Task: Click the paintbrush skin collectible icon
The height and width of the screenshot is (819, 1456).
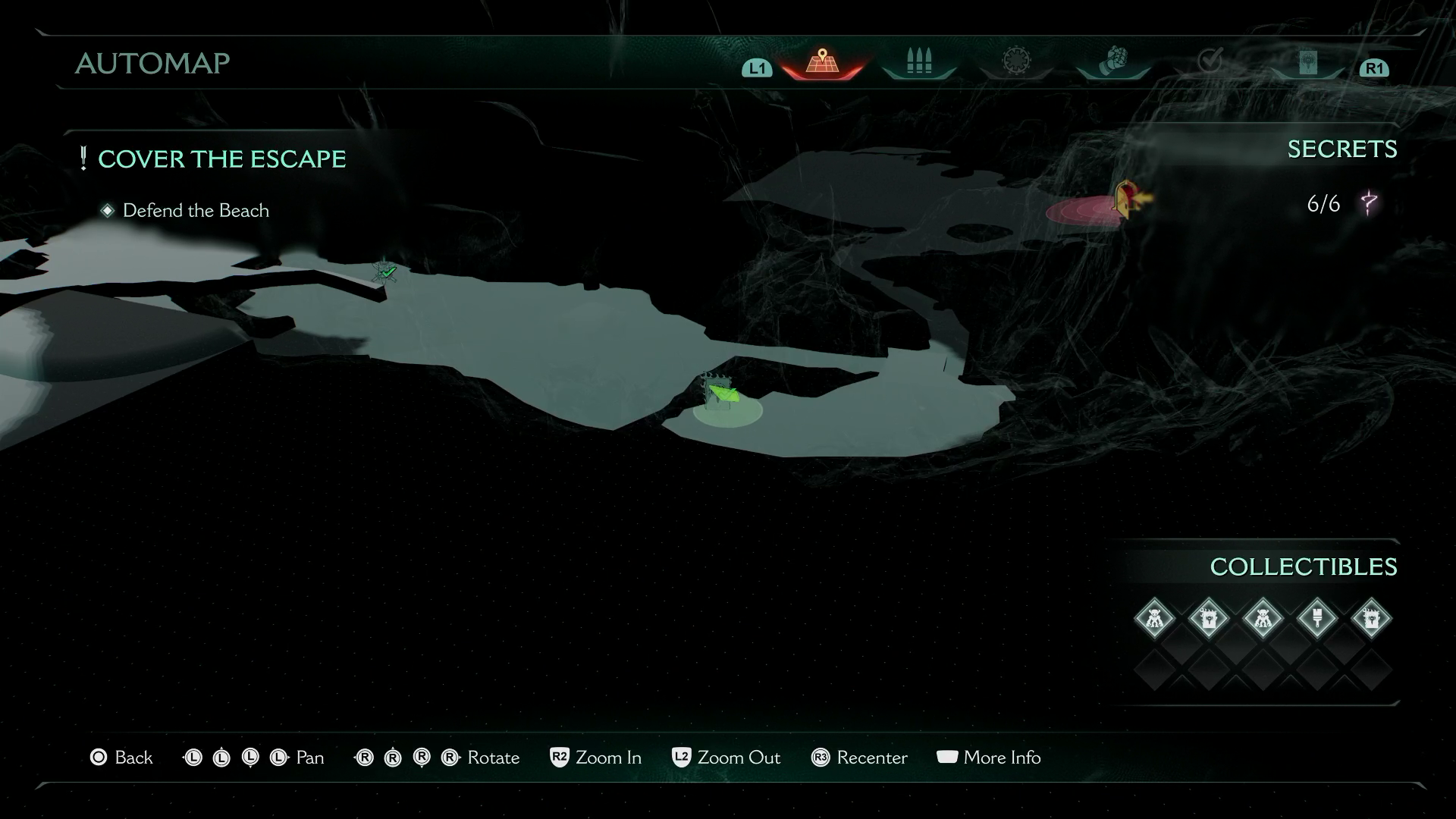Action: tap(1318, 618)
